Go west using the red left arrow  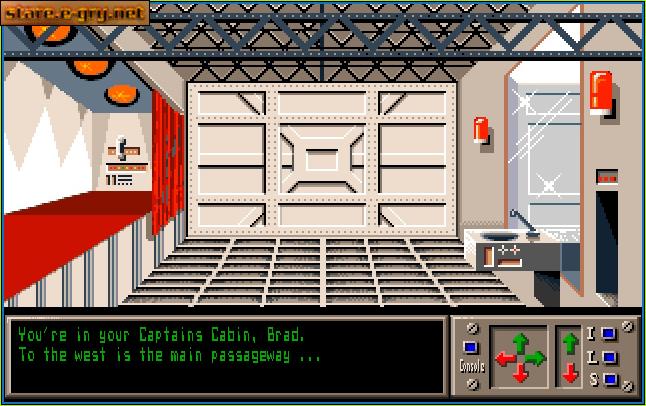point(503,357)
